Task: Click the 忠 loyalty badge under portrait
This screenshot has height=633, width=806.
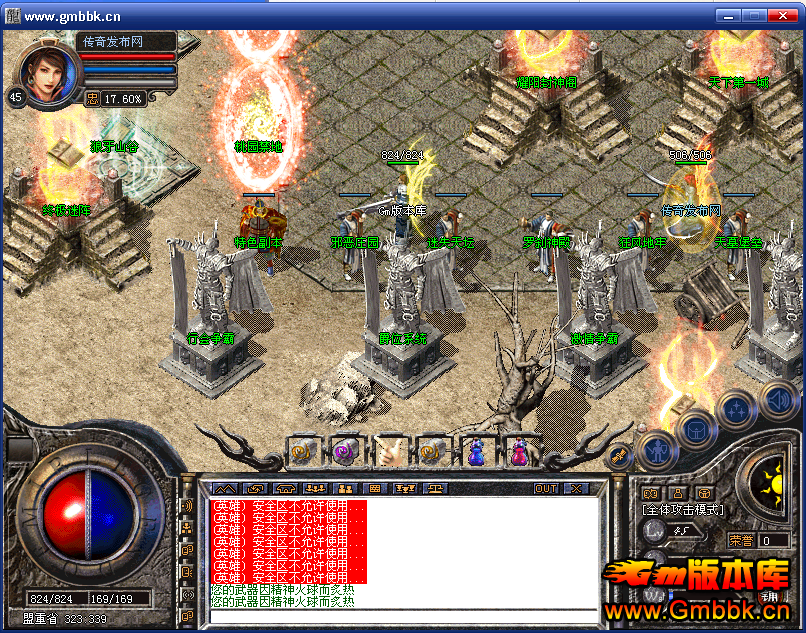Action: [x=92, y=99]
